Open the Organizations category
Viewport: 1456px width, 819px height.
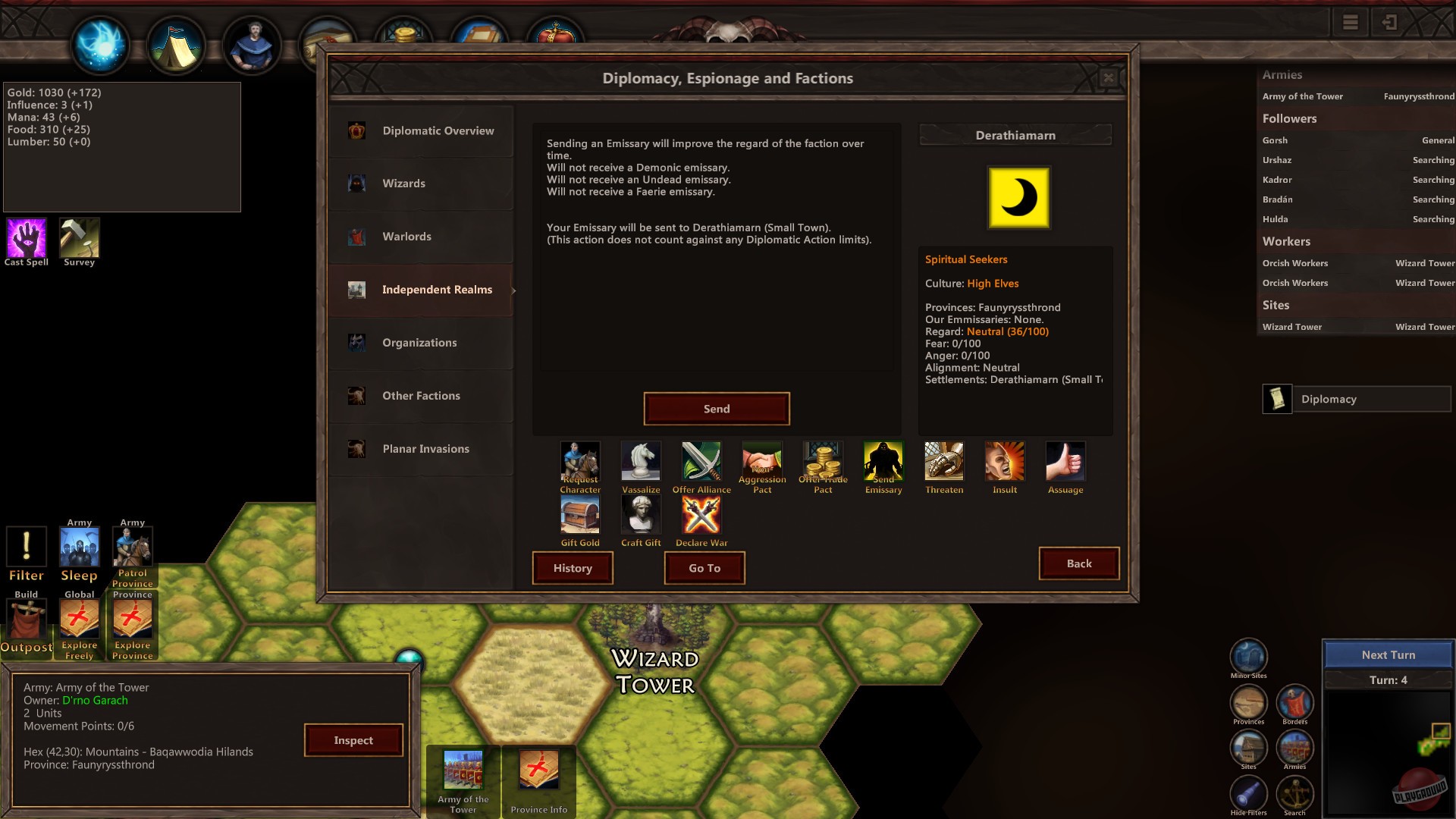(x=419, y=343)
